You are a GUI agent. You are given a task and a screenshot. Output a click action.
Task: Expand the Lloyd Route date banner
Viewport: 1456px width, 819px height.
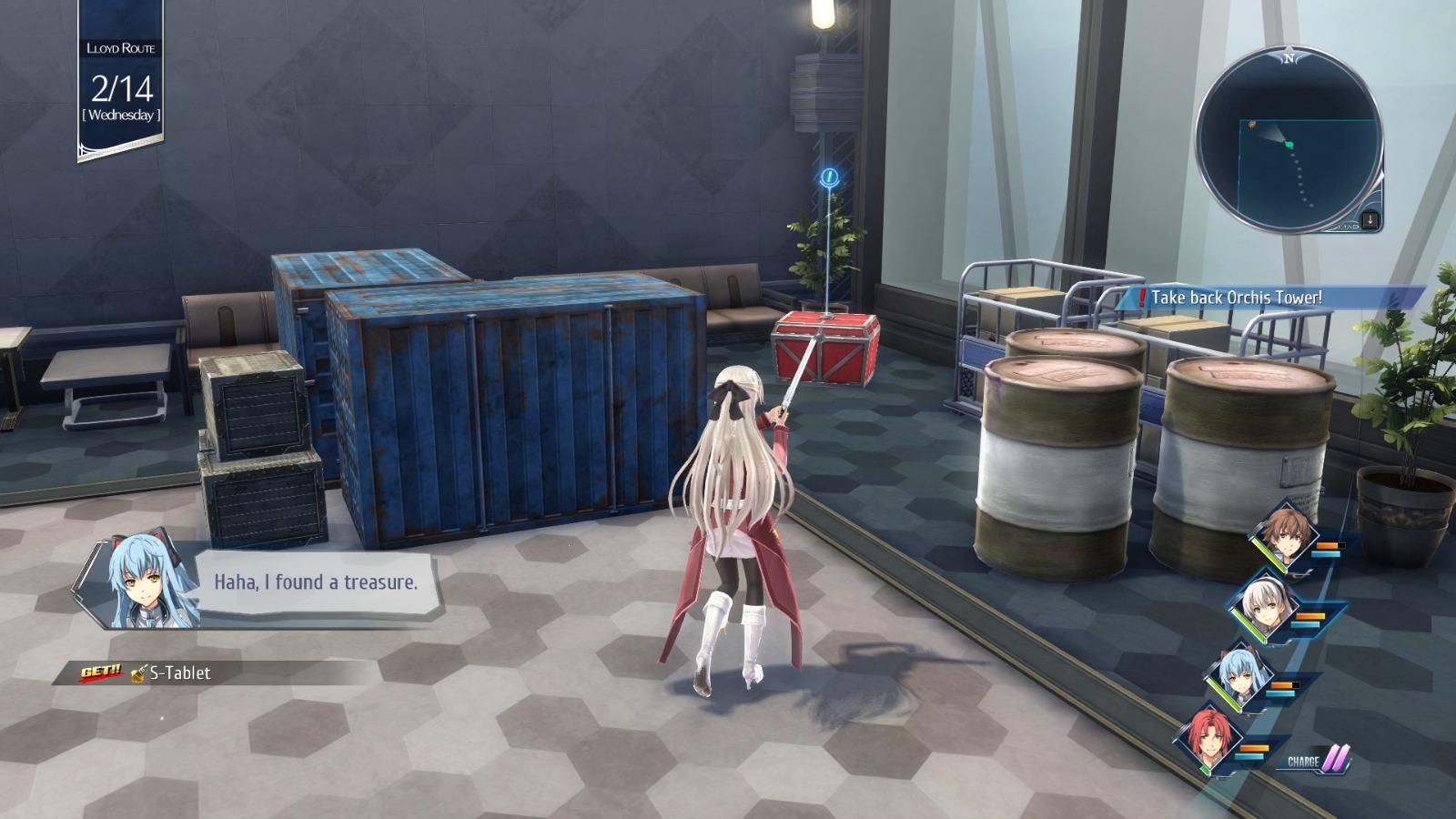point(121,77)
